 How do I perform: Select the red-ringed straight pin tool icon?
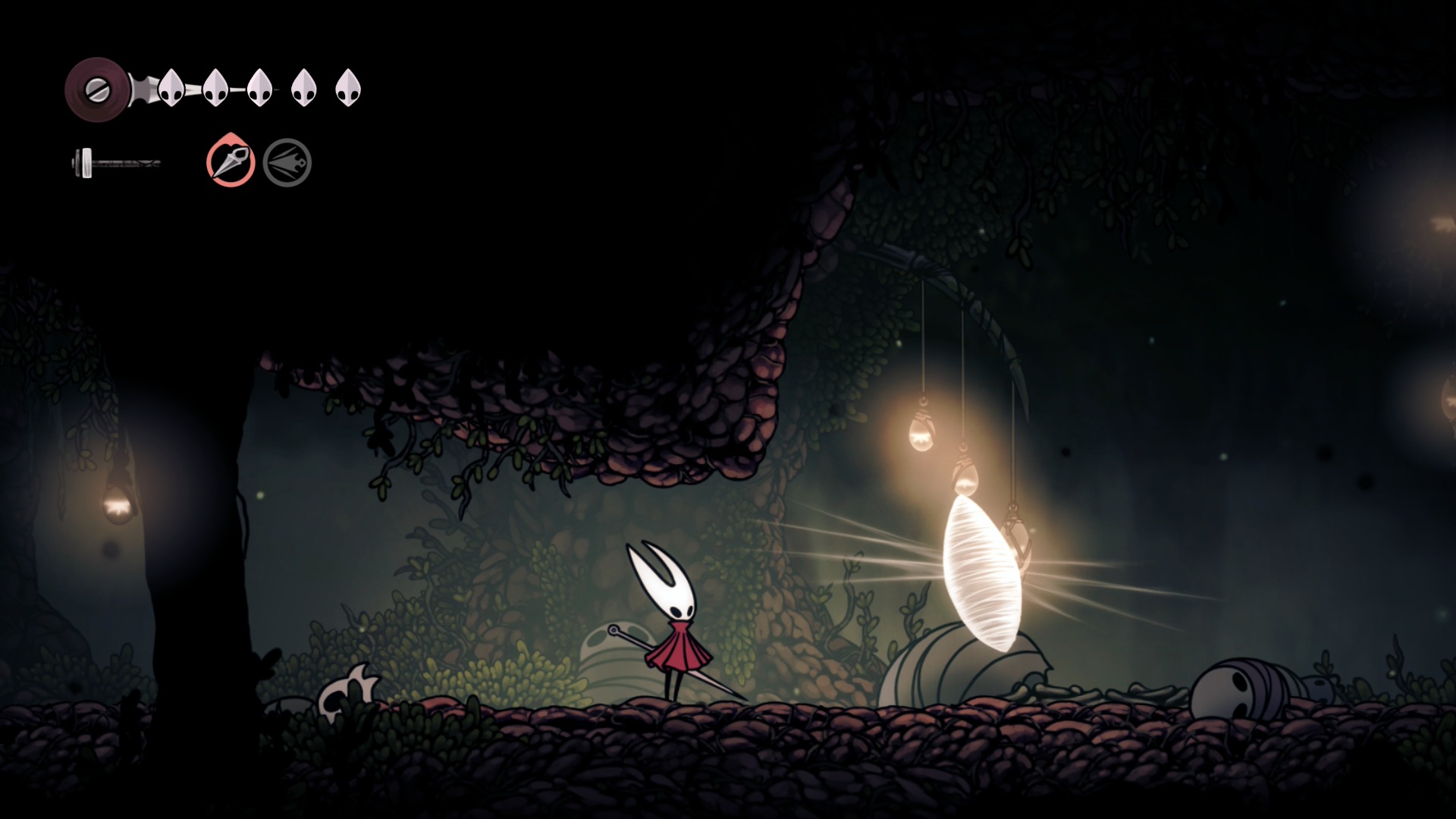pos(231,161)
